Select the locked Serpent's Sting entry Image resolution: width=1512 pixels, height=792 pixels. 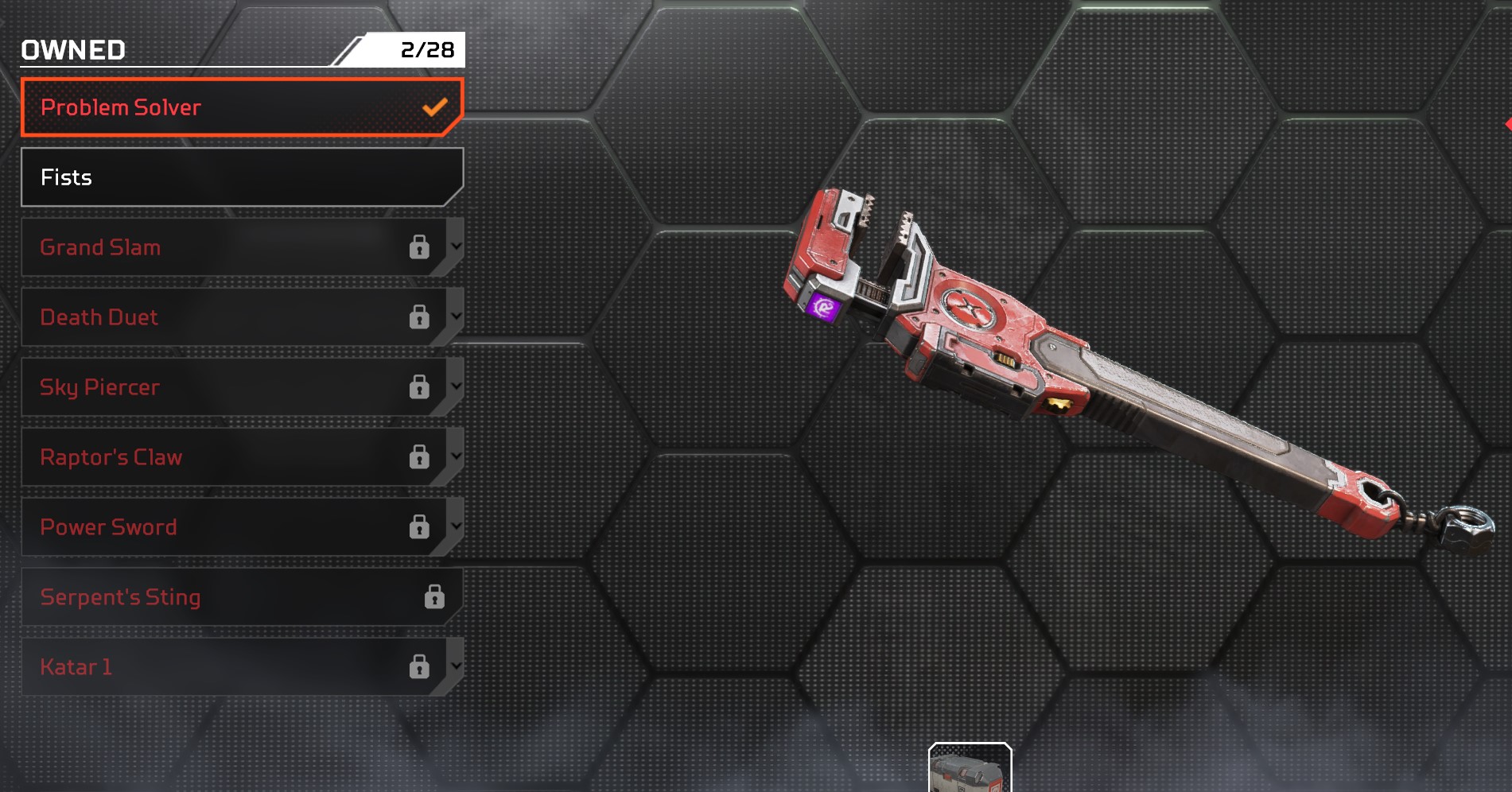pos(231,597)
